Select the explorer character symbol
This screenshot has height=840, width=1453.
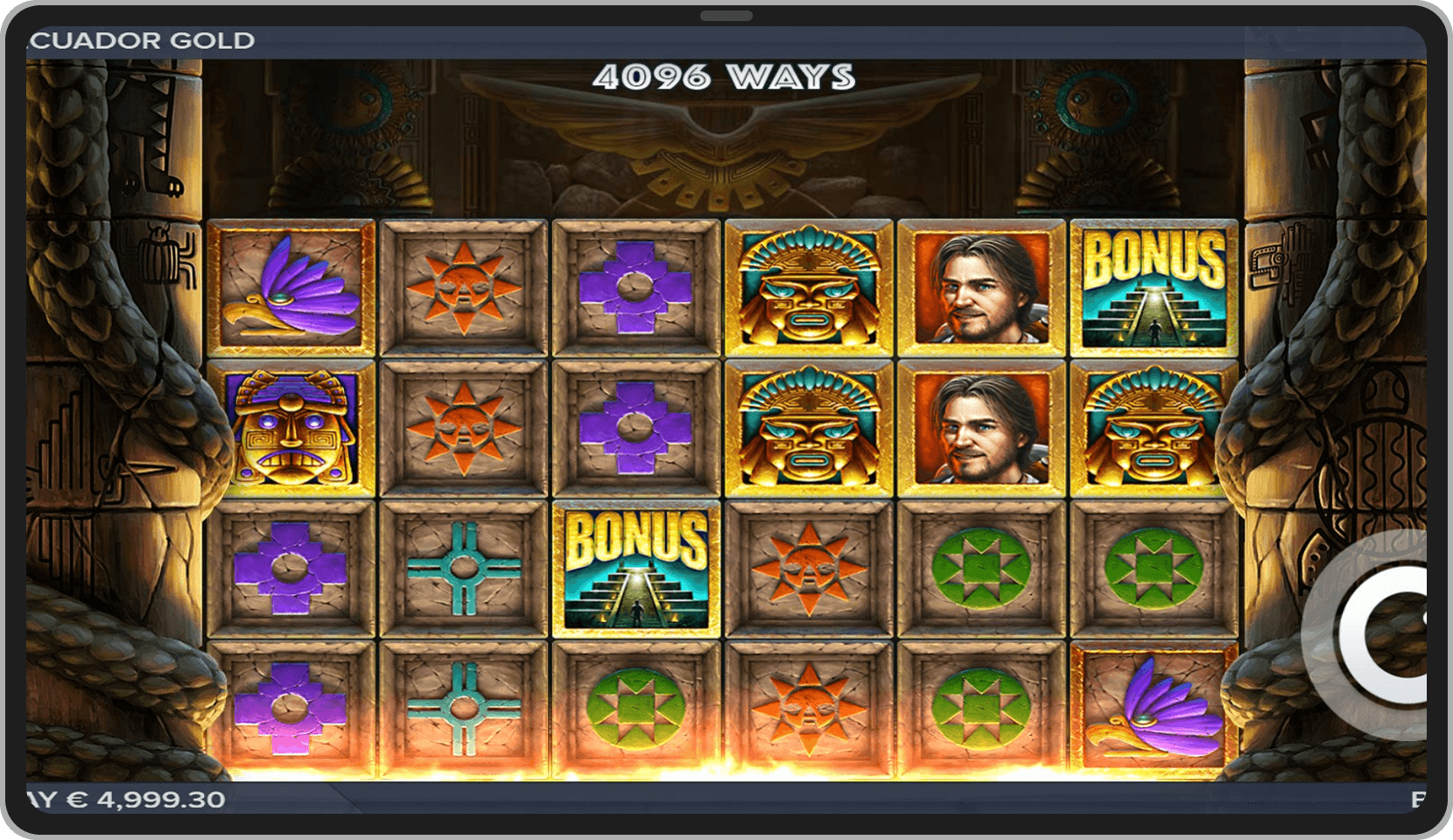click(979, 289)
